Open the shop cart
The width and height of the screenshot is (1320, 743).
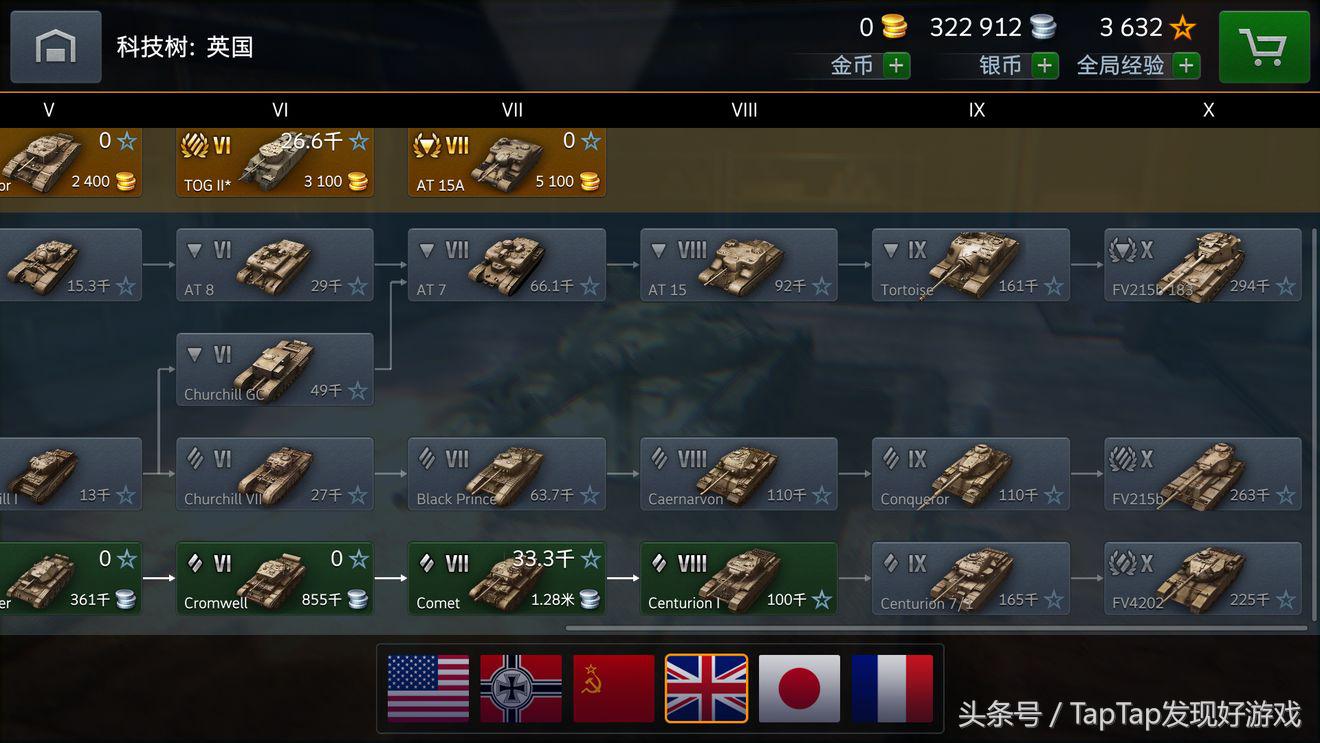pyautogui.click(x=1264, y=47)
